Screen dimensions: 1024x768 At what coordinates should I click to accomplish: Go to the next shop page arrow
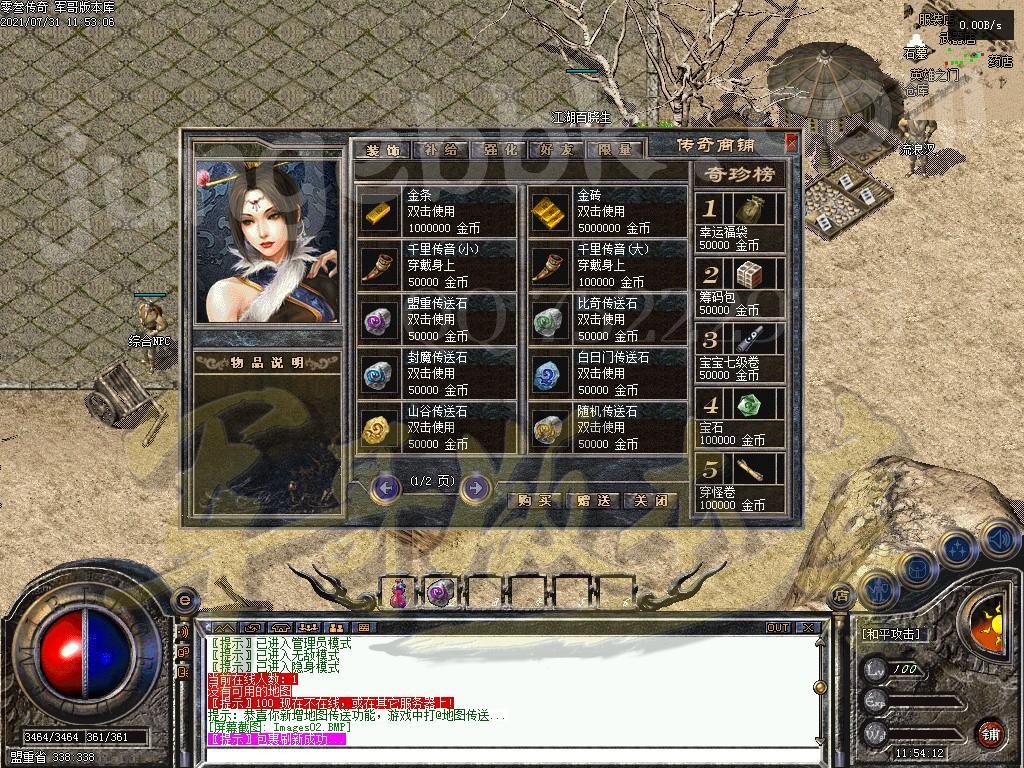coord(476,487)
